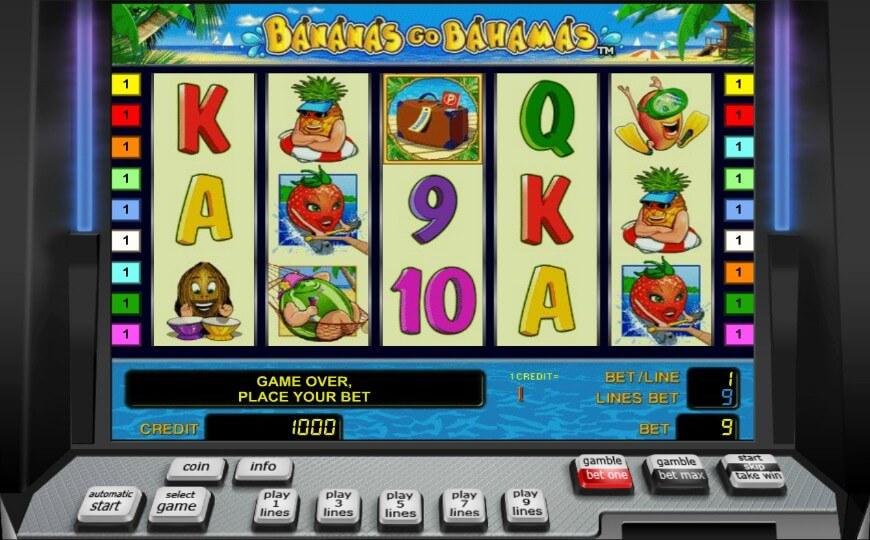
Task: Activate play 7 lines
Action: click(463, 504)
